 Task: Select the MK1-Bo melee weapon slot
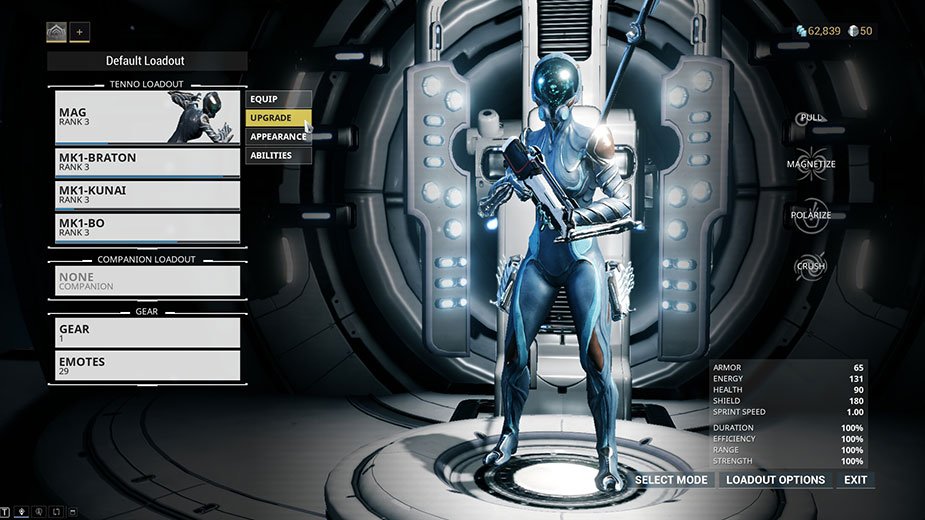147,227
